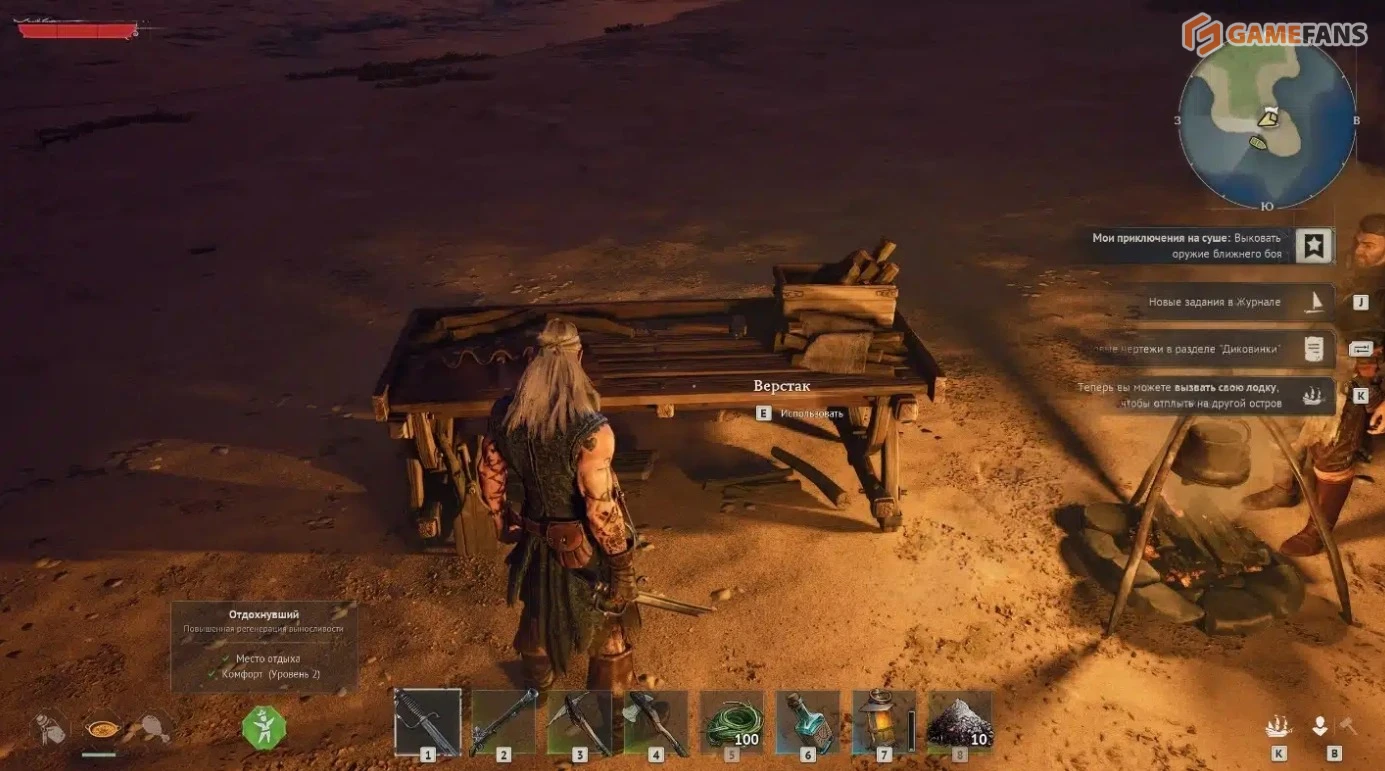Select the stew bowl food slot
The width and height of the screenshot is (1385, 771).
101,725
